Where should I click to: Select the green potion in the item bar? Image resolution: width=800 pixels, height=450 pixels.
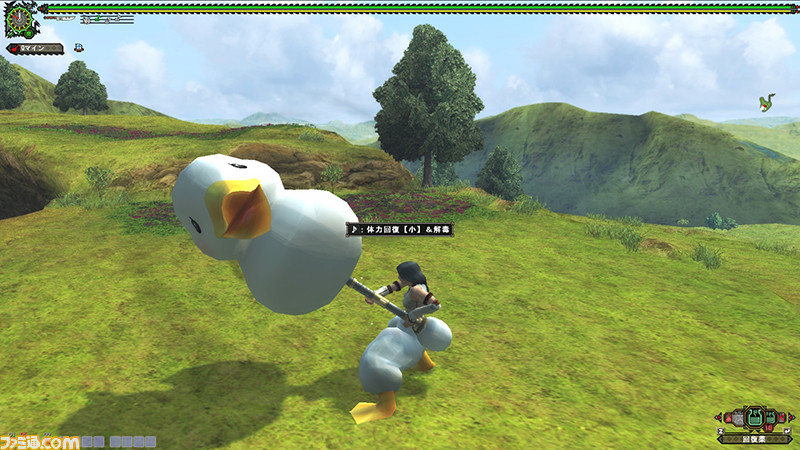[754, 419]
